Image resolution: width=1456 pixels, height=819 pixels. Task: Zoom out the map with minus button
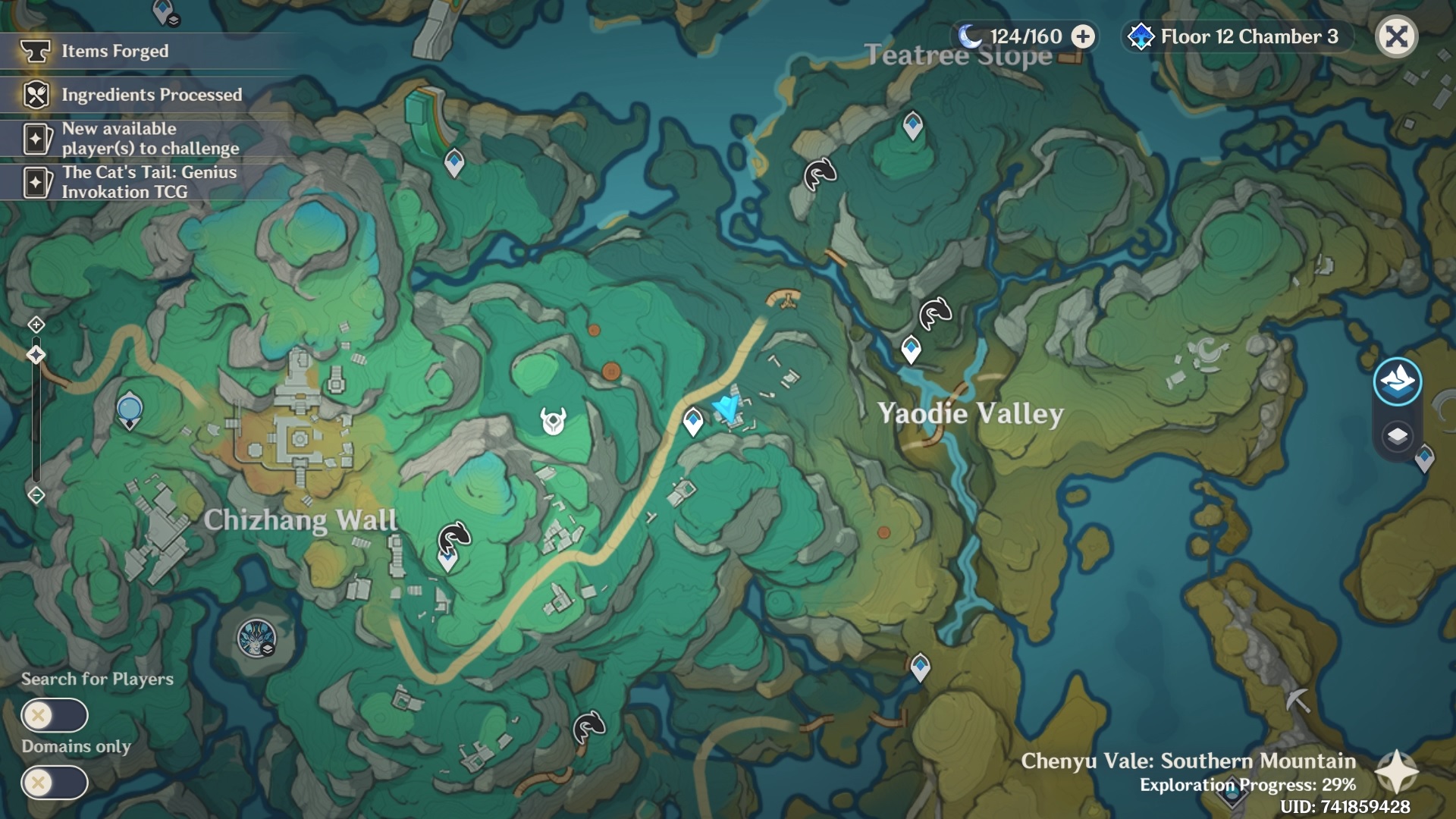click(36, 496)
